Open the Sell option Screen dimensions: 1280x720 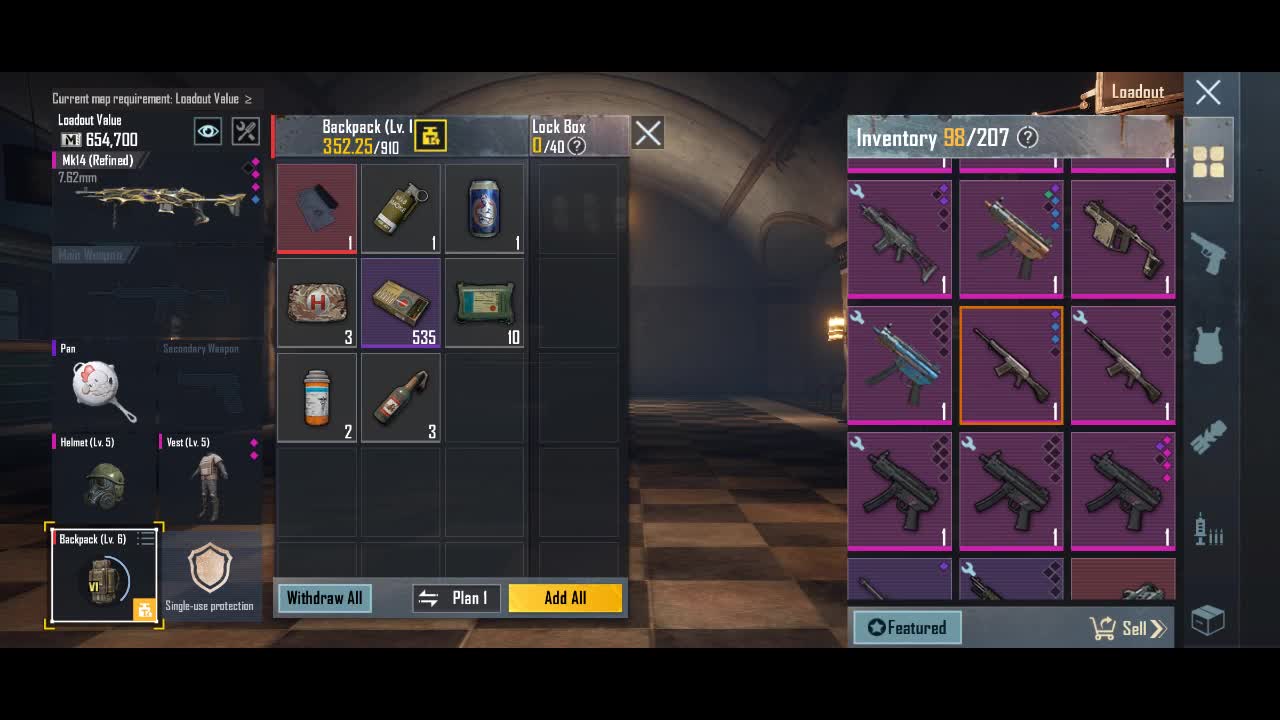coord(1127,628)
